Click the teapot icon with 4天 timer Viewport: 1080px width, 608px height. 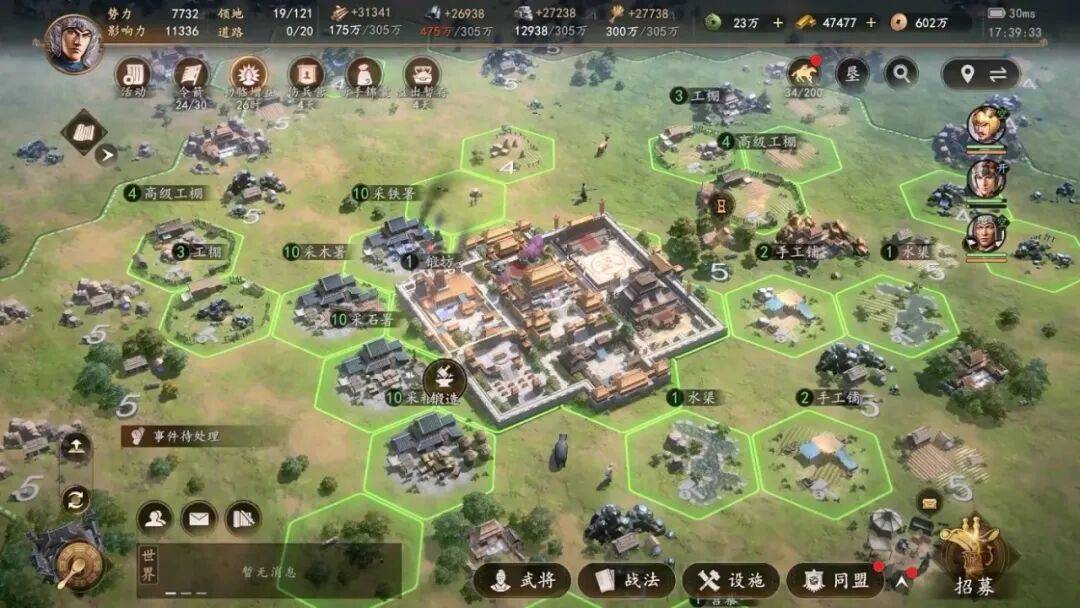tap(422, 74)
